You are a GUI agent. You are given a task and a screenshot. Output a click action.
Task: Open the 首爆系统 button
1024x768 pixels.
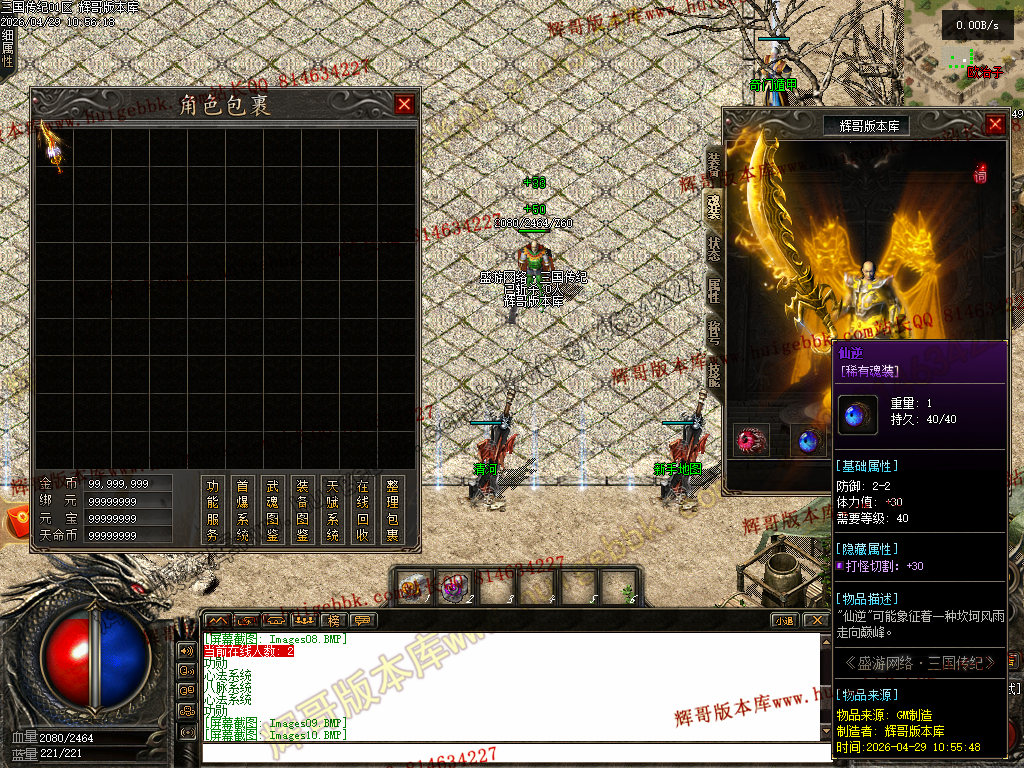[242, 510]
